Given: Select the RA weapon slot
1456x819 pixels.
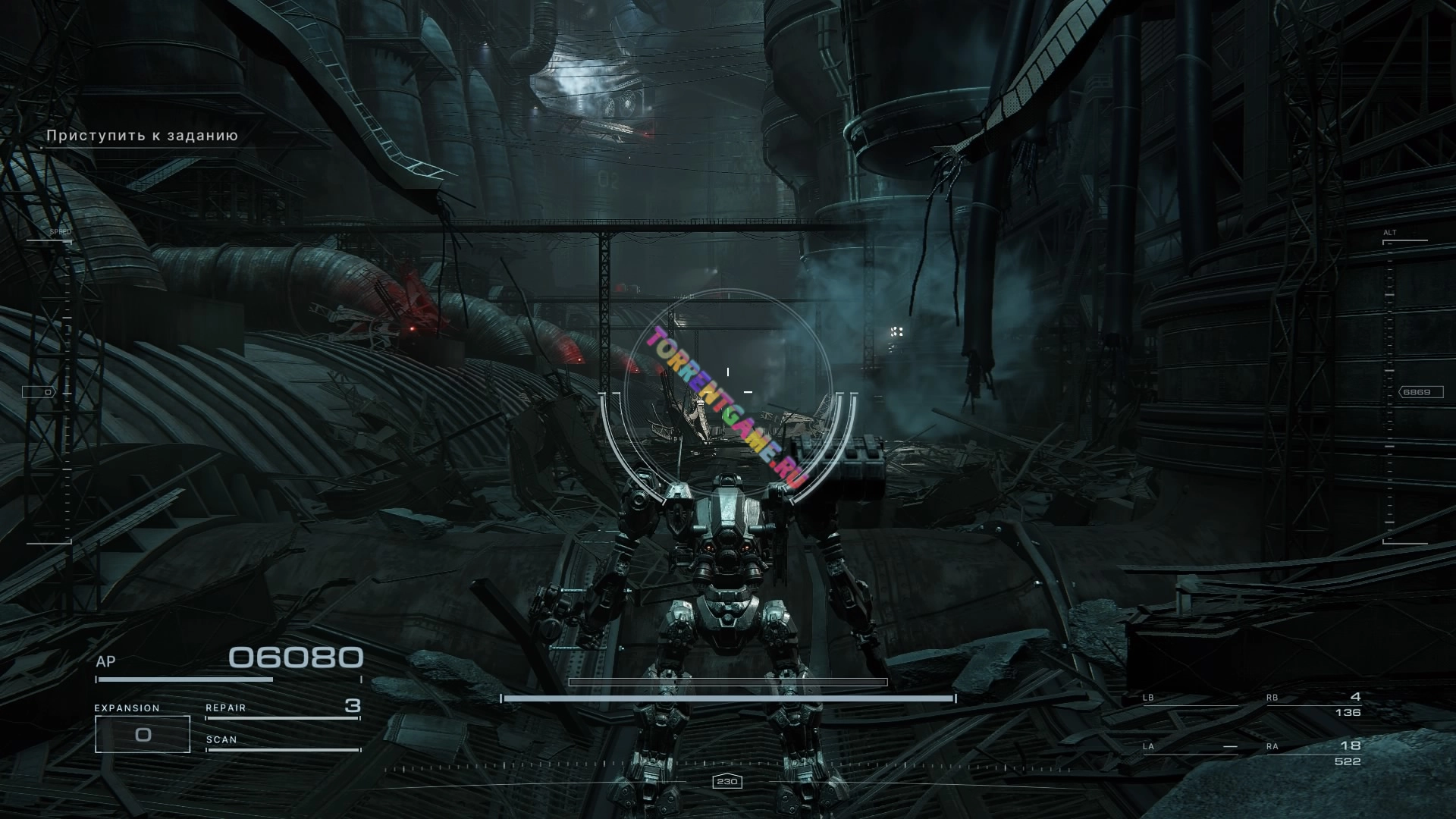Looking at the screenshot, I should 1313,753.
